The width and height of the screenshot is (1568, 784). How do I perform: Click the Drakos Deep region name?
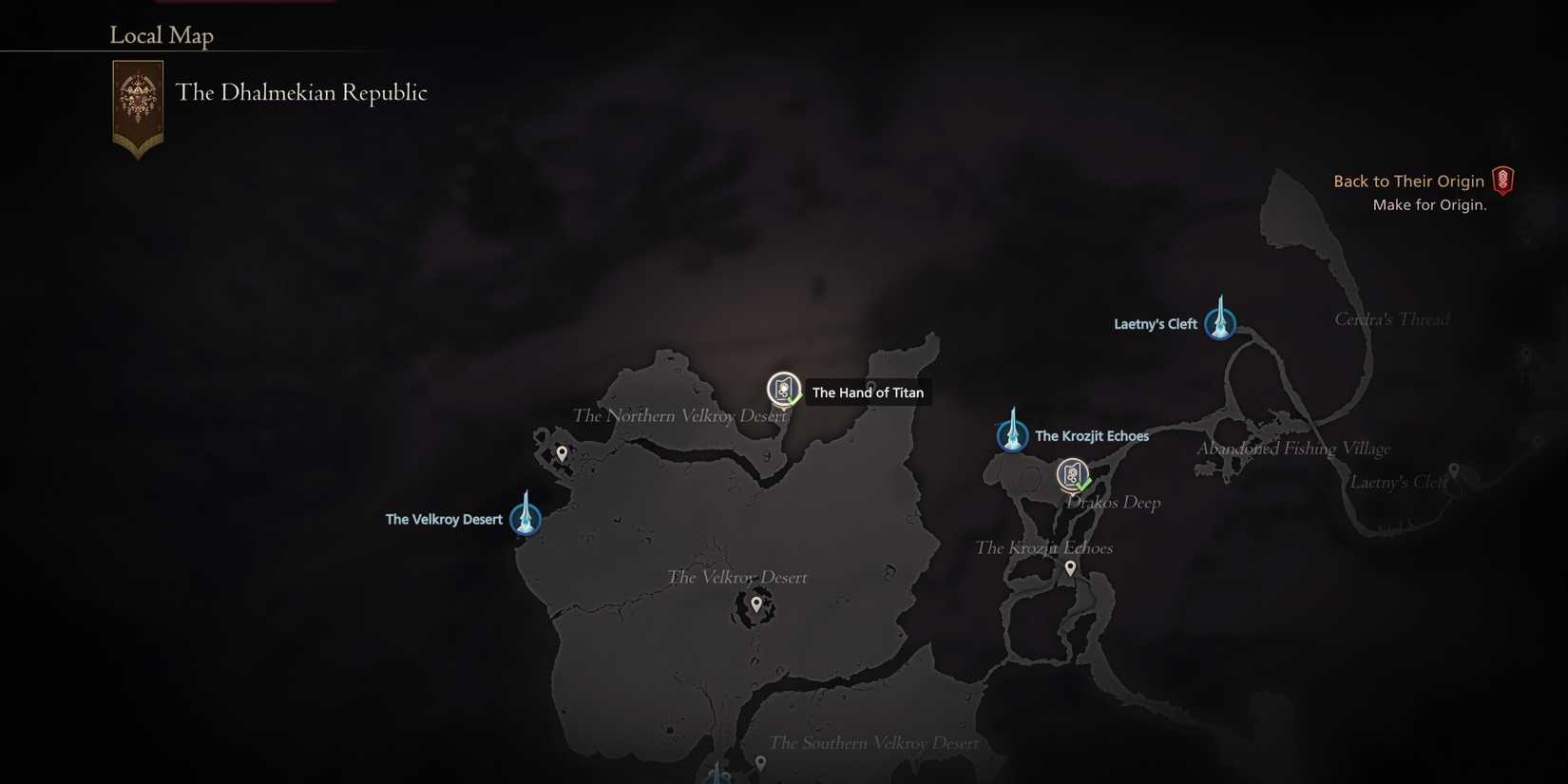point(1112,502)
